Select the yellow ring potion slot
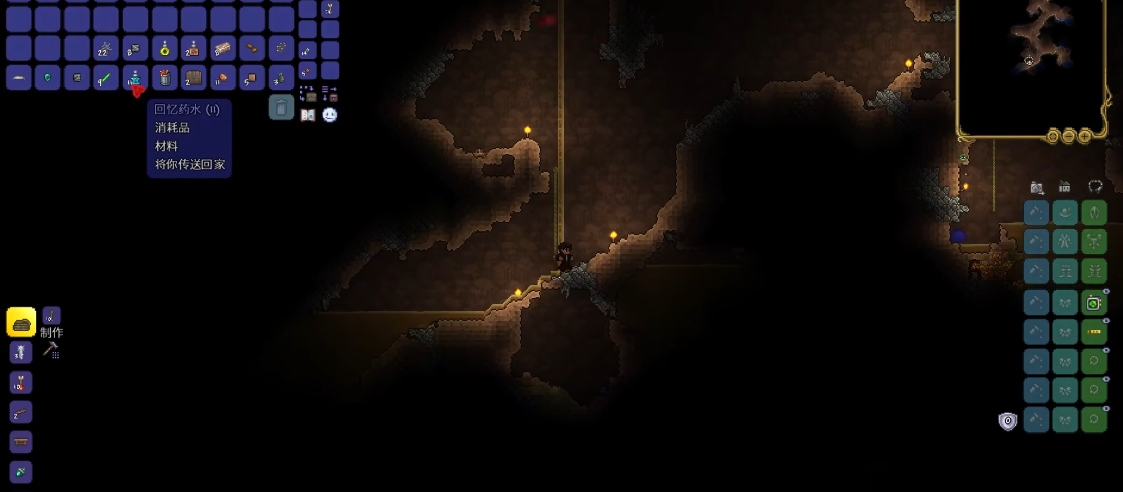1123x492 pixels. coord(164,48)
